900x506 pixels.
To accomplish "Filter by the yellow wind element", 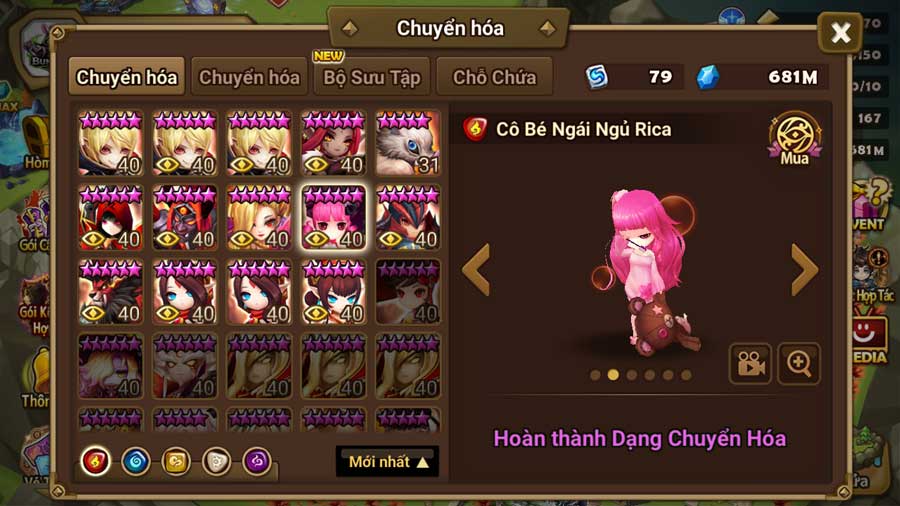I will pyautogui.click(x=176, y=461).
